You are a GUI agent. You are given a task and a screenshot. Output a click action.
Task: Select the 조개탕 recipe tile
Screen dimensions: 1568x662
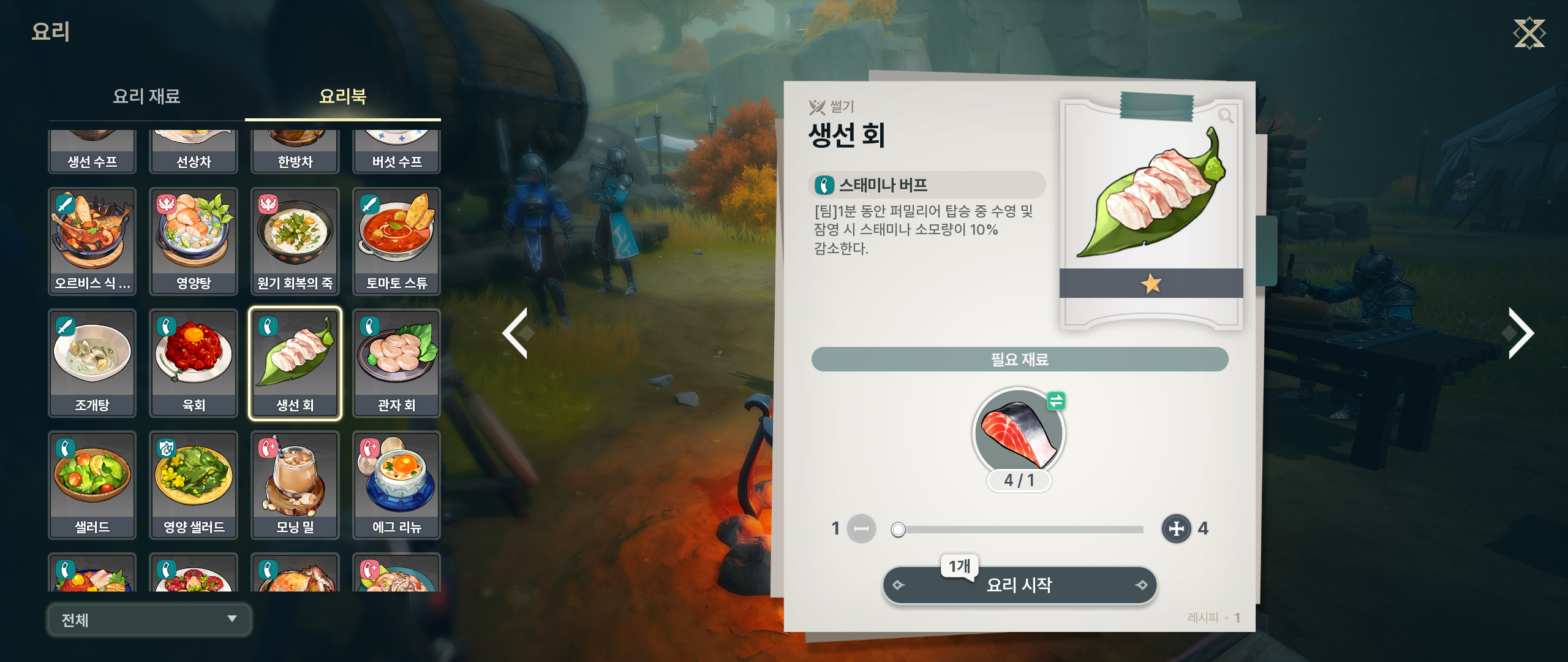tap(92, 363)
